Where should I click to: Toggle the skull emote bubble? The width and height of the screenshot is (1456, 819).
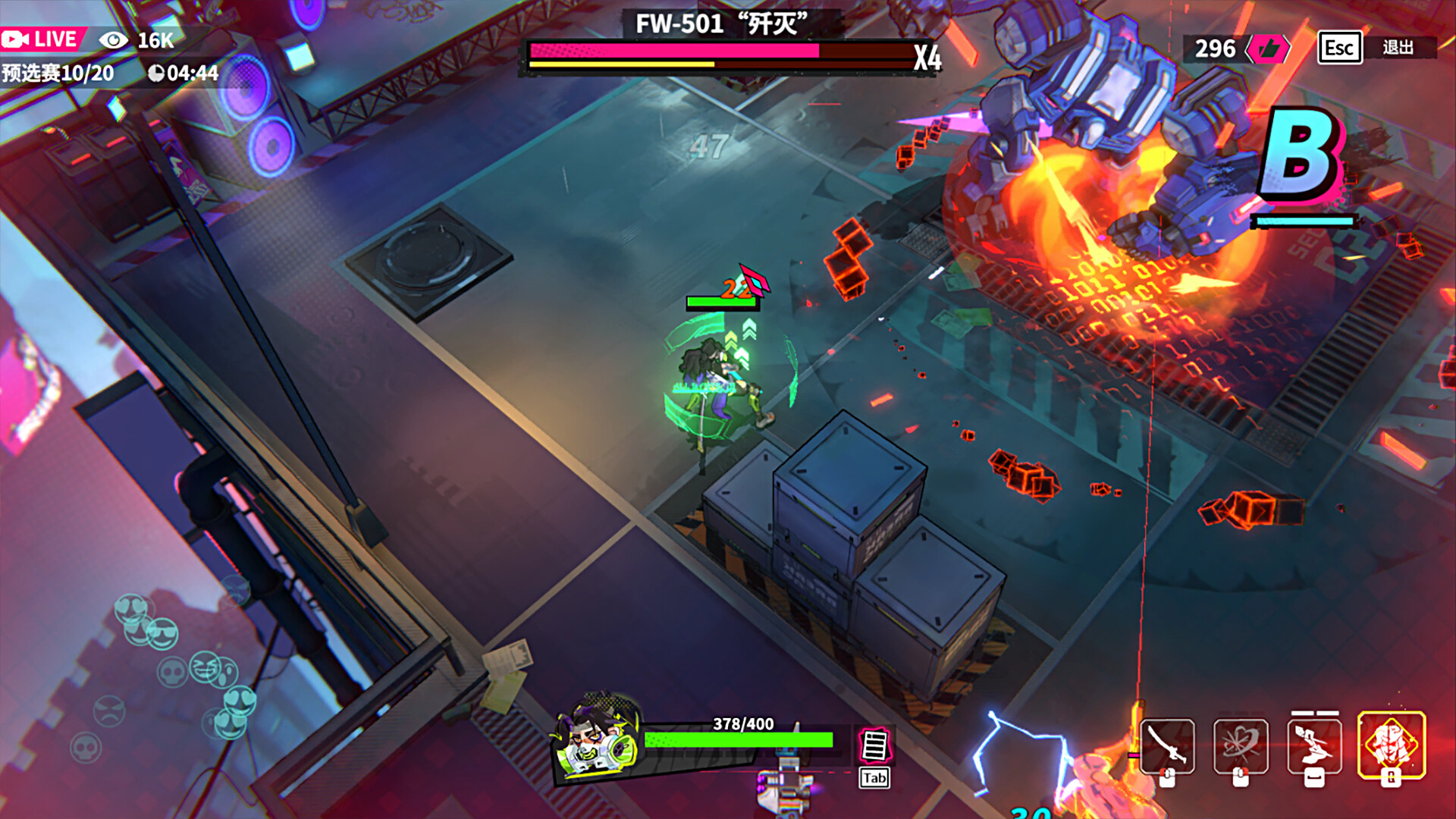click(x=172, y=672)
